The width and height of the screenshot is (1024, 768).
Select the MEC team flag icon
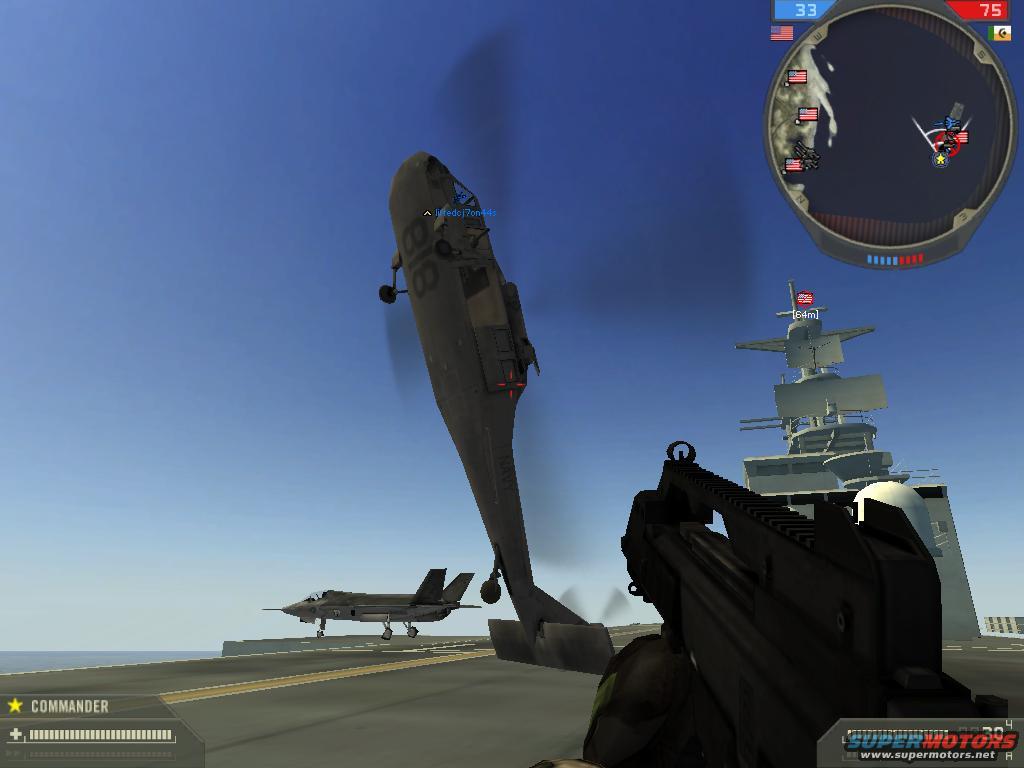[999, 33]
